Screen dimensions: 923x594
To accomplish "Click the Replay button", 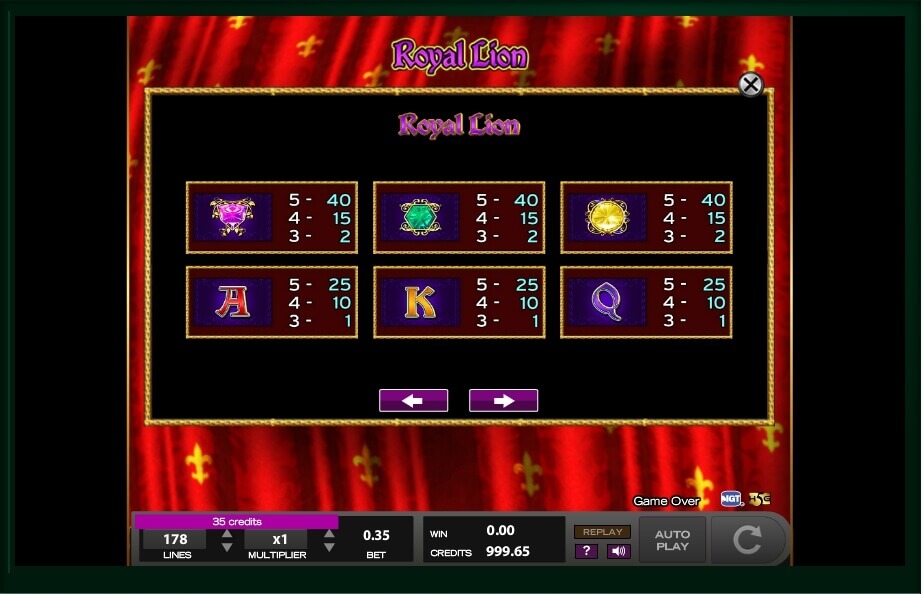I will pyautogui.click(x=602, y=532).
